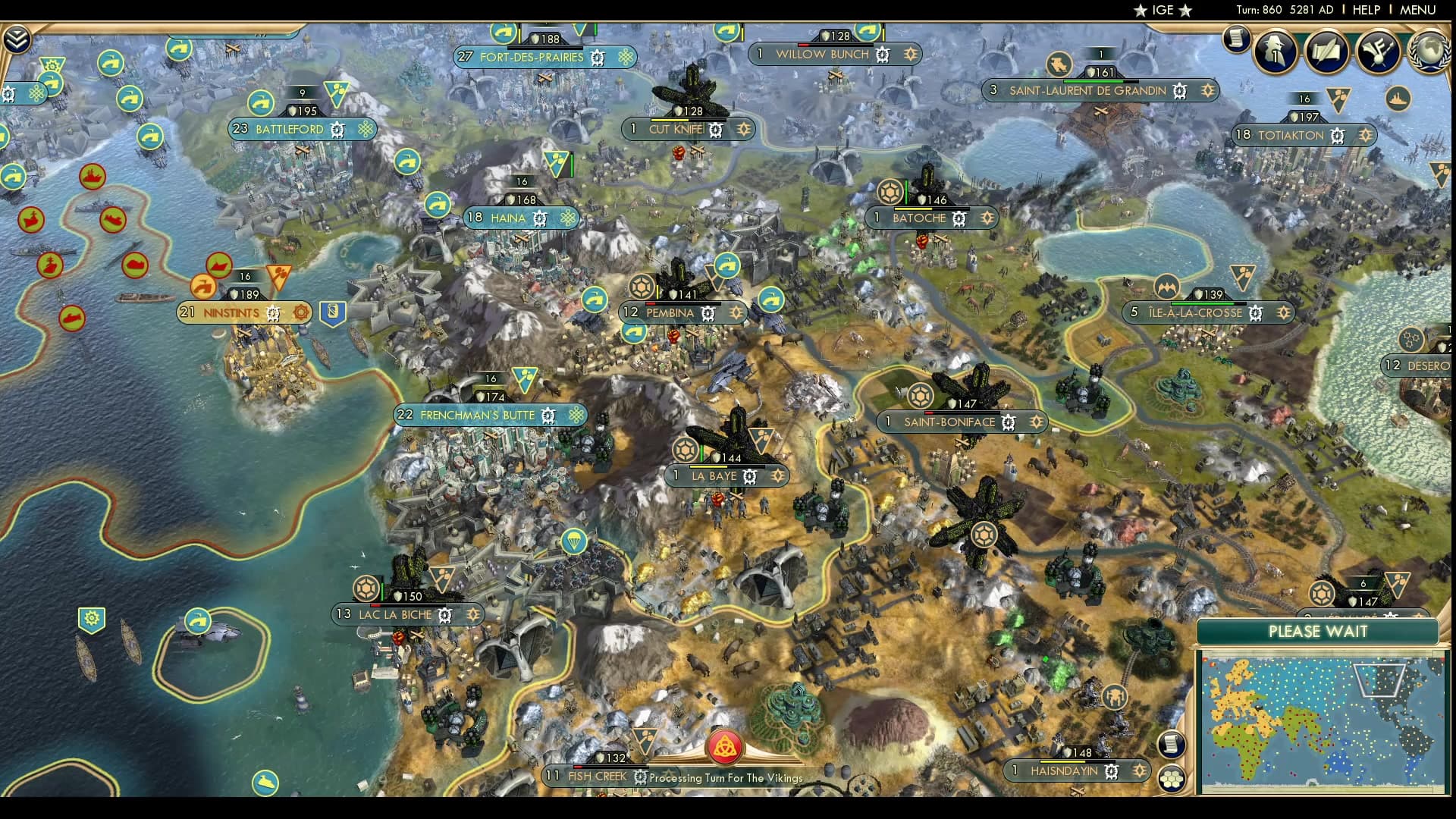Click the gear icon on Pembina's city banner
1456x819 pixels.
point(707,313)
